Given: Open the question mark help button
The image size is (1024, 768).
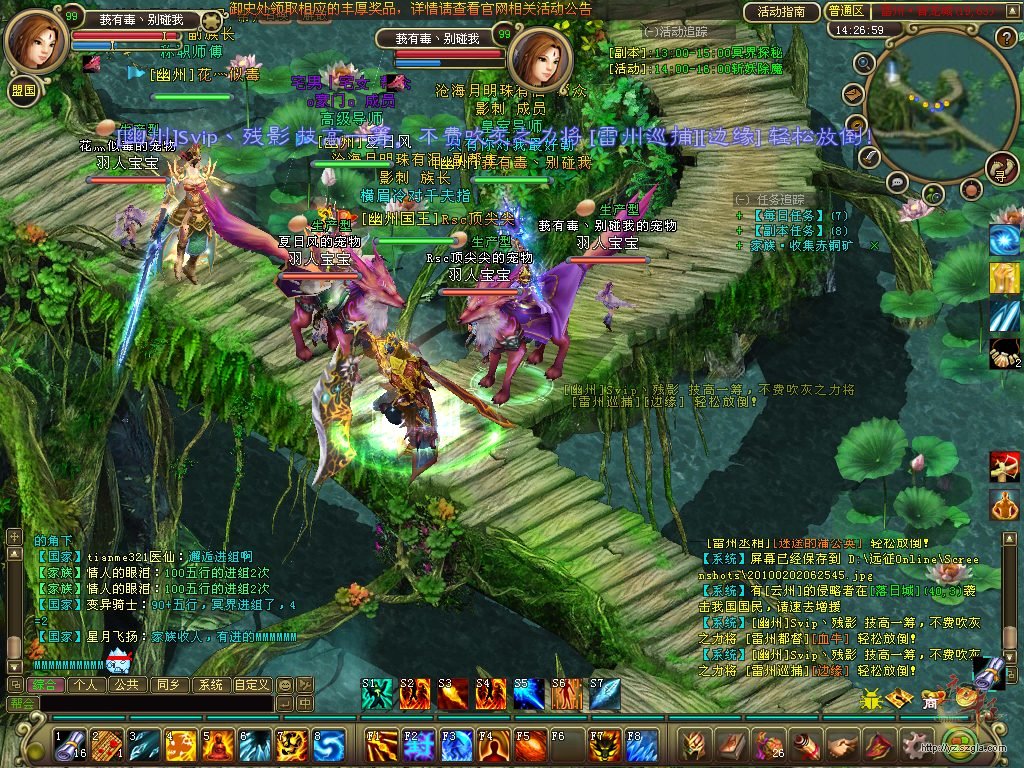Looking at the screenshot, I should (x=1007, y=39).
